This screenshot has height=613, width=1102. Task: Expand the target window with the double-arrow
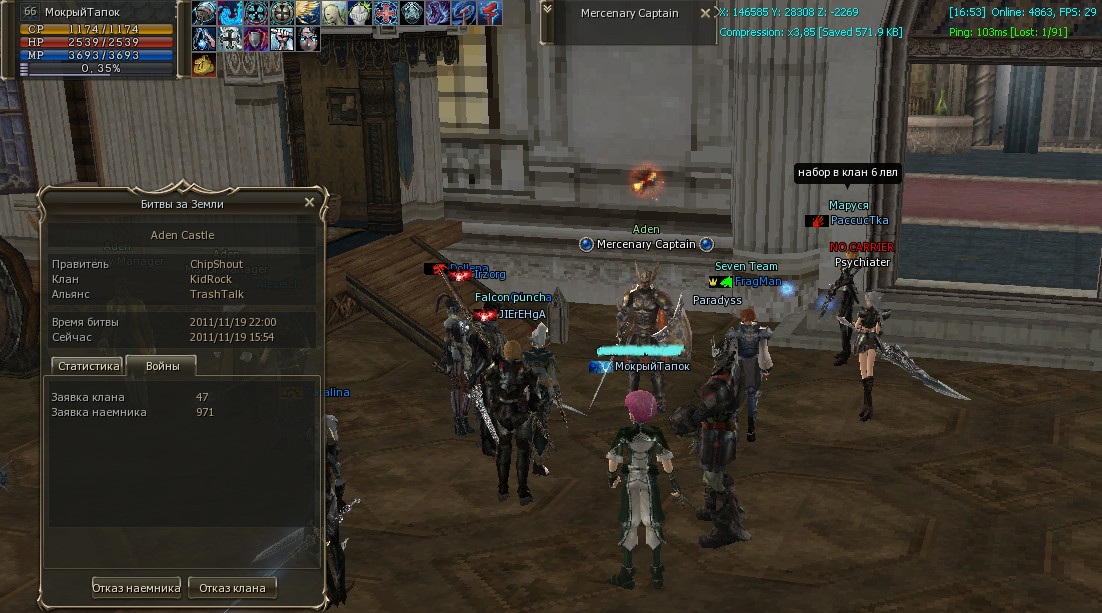(x=546, y=9)
